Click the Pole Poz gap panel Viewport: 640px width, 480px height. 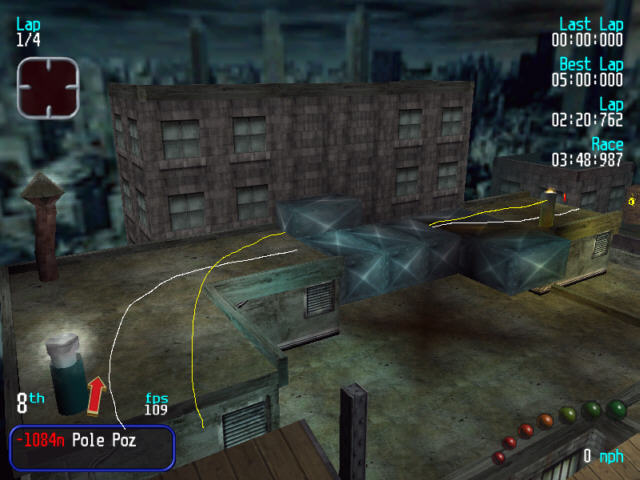92,447
